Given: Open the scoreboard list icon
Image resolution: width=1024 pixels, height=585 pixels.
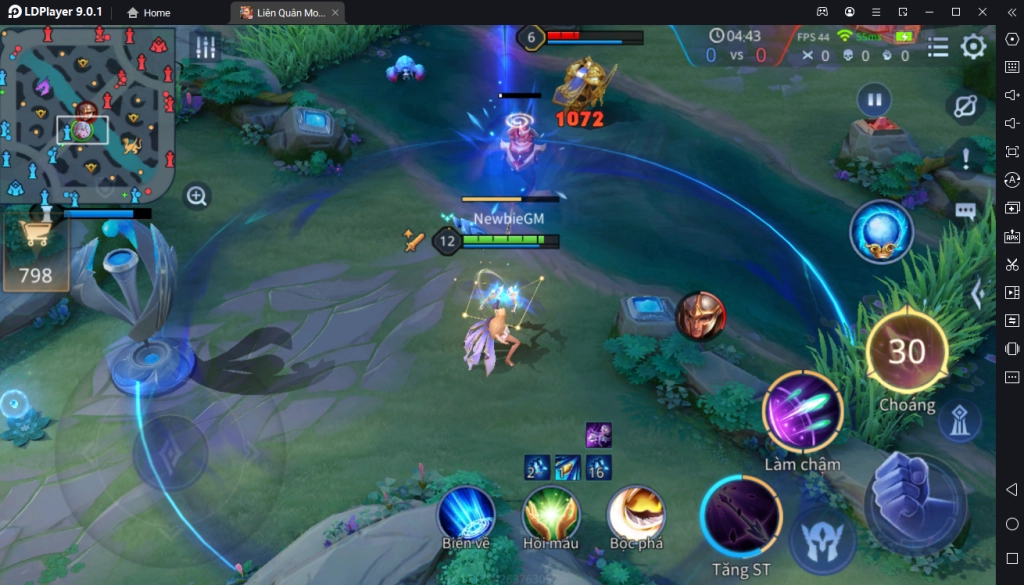Looking at the screenshot, I should 938,47.
